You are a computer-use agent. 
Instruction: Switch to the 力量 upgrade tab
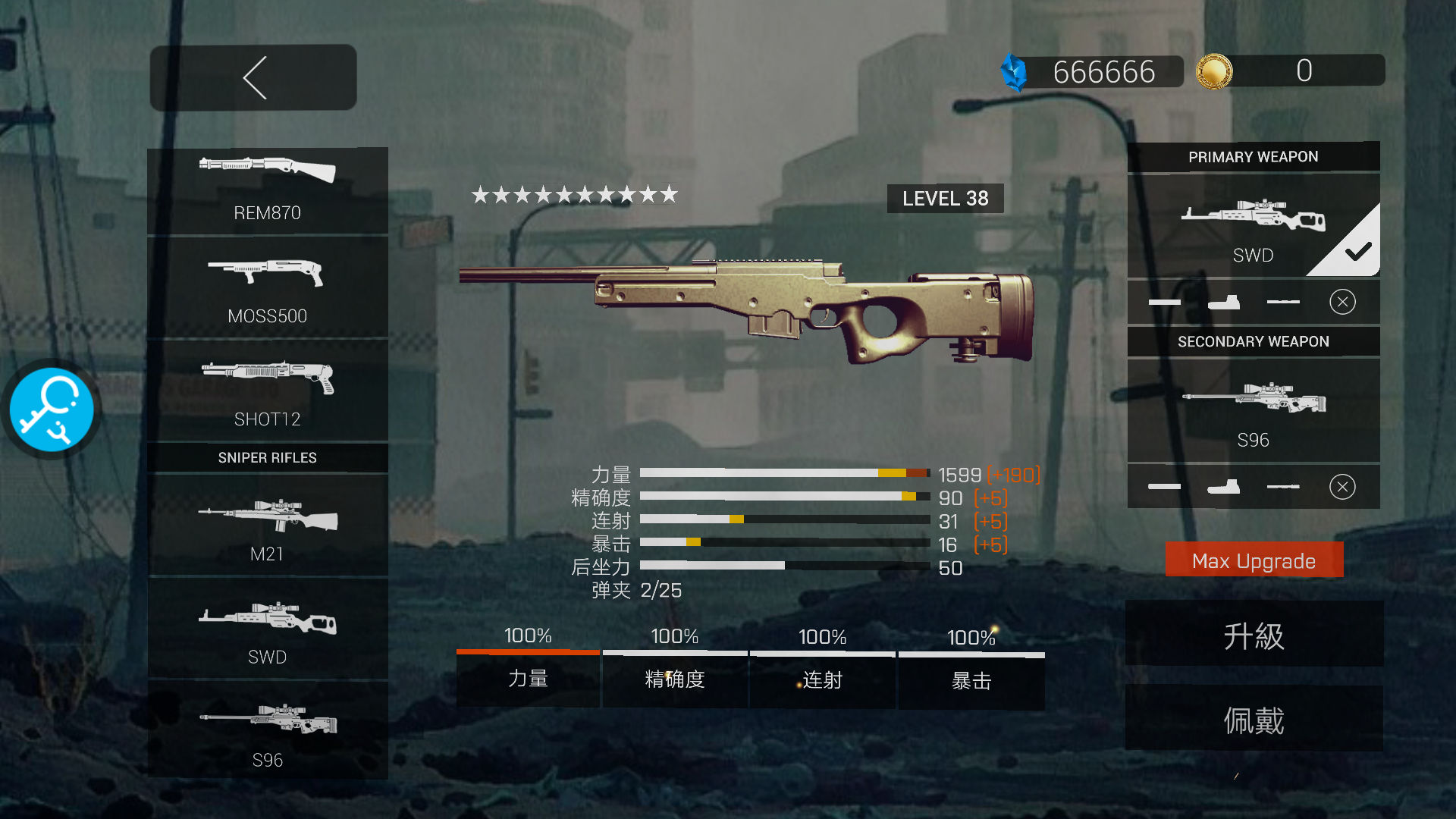click(528, 679)
